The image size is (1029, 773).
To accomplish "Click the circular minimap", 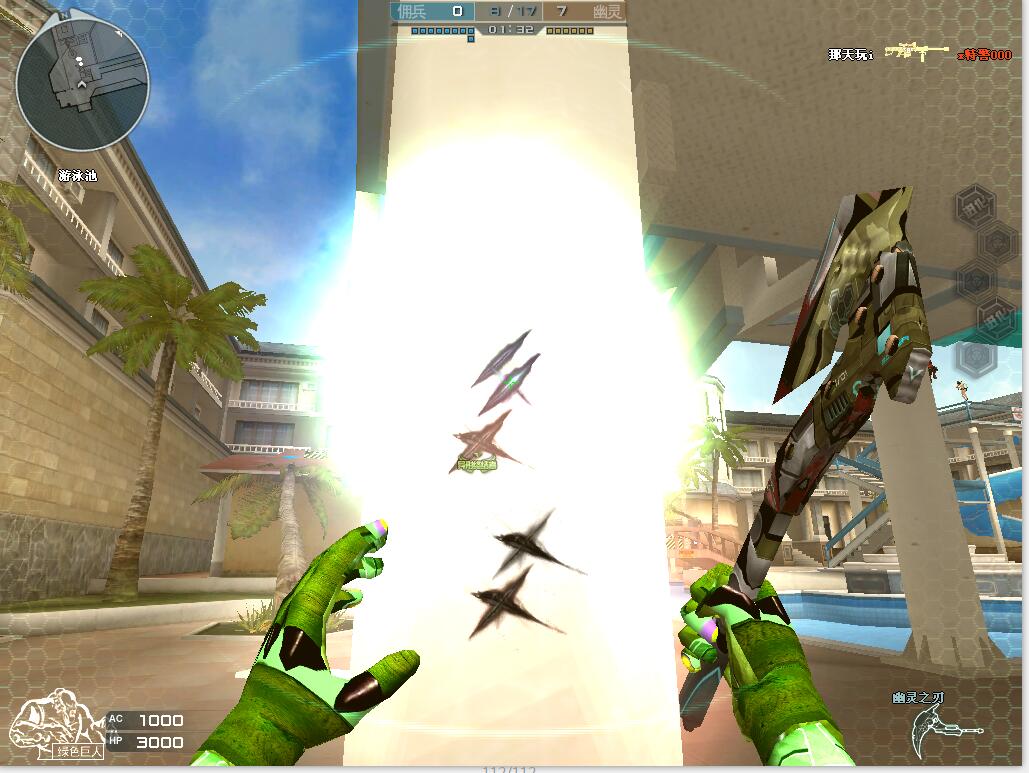I will coord(82,83).
